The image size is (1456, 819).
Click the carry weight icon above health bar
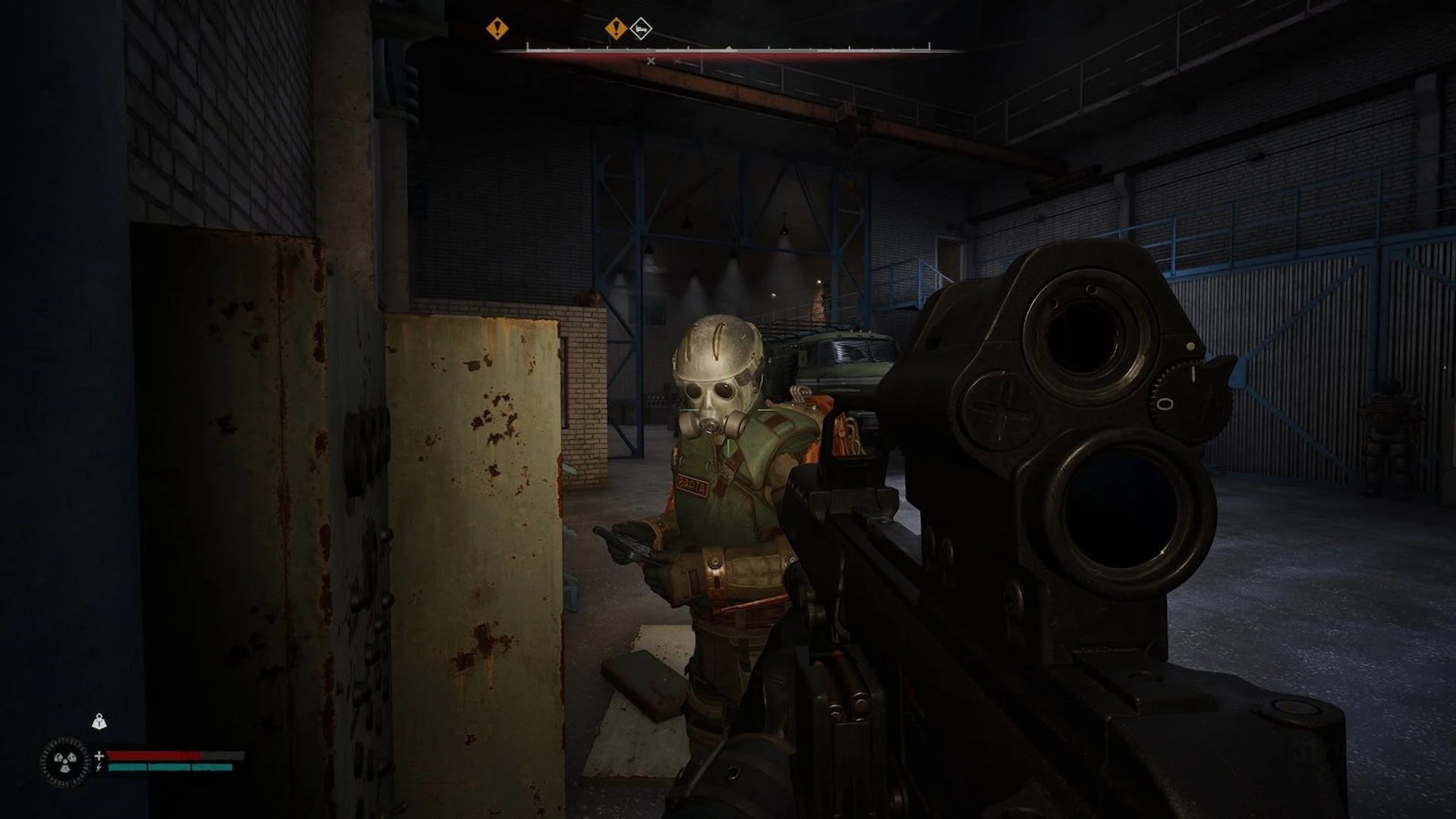tap(99, 722)
